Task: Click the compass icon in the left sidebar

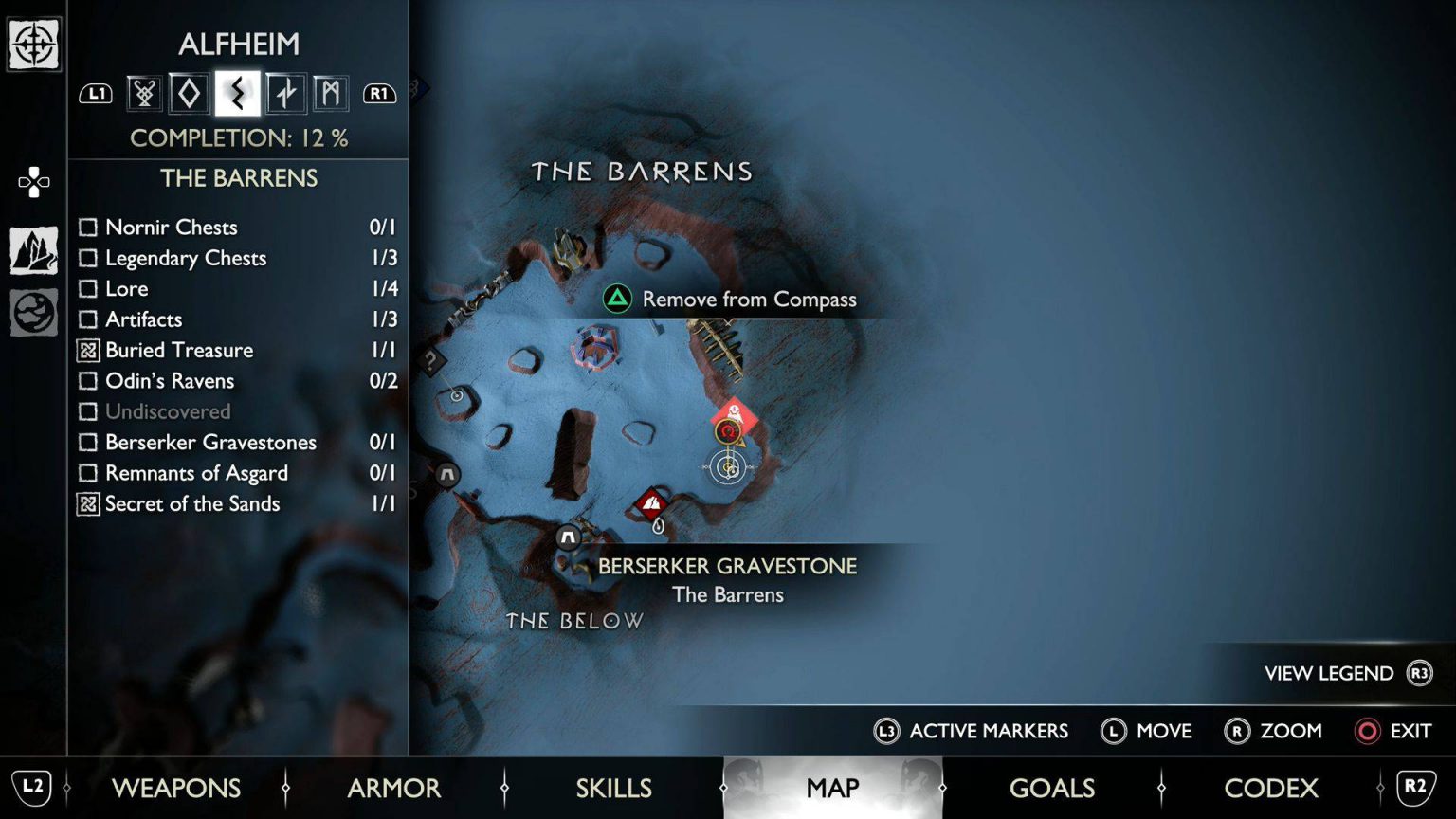Action: click(x=34, y=45)
